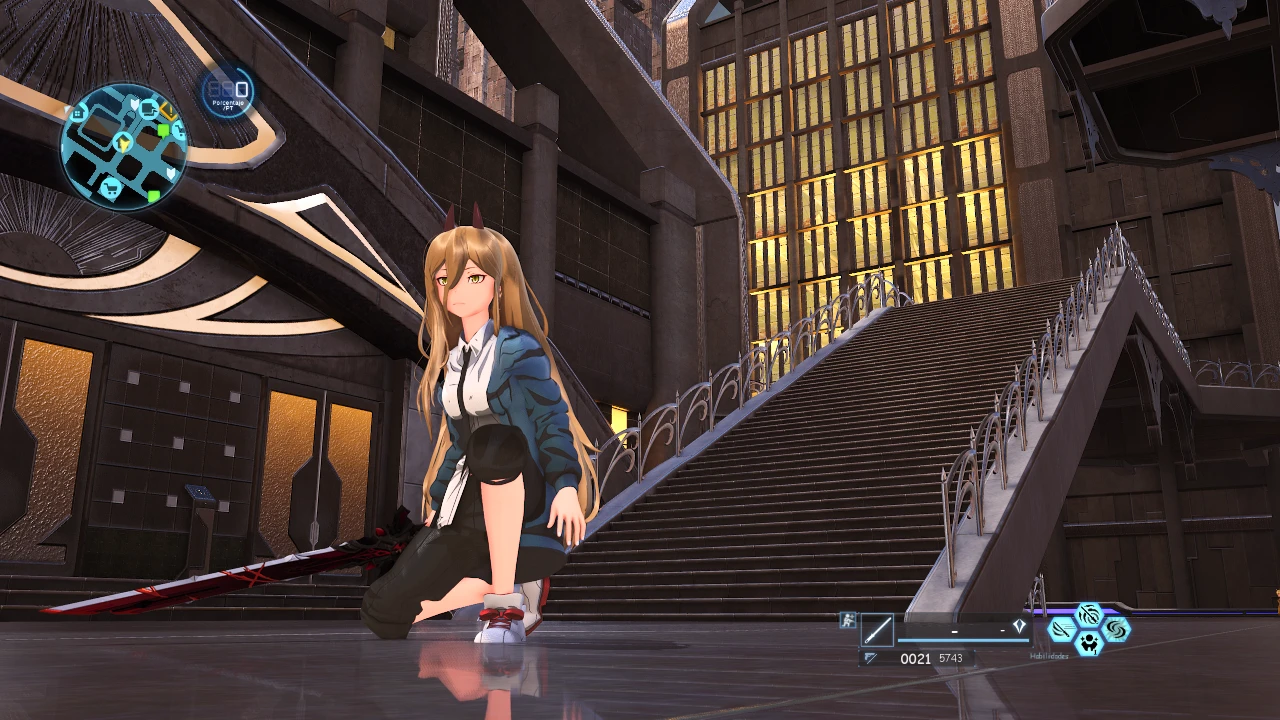
Task: Click the crouching gunner stance icon
Action: (x=847, y=620)
